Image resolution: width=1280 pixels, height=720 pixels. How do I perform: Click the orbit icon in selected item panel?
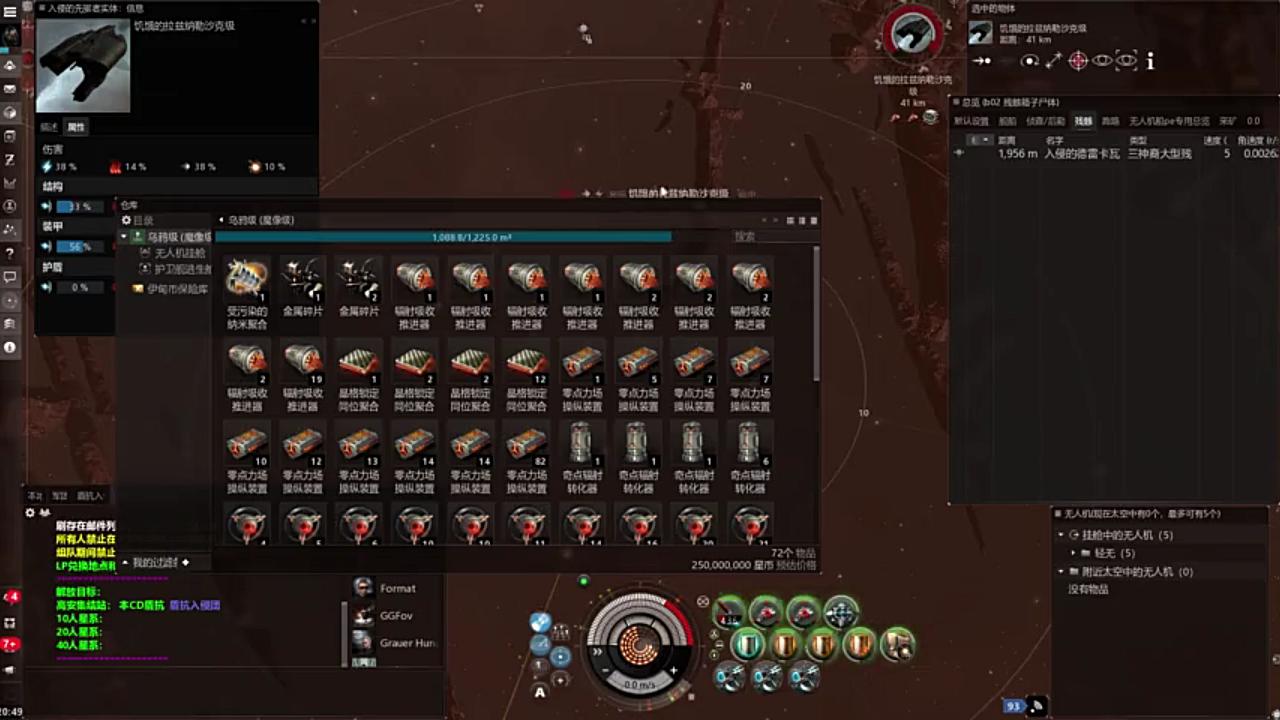click(1029, 61)
